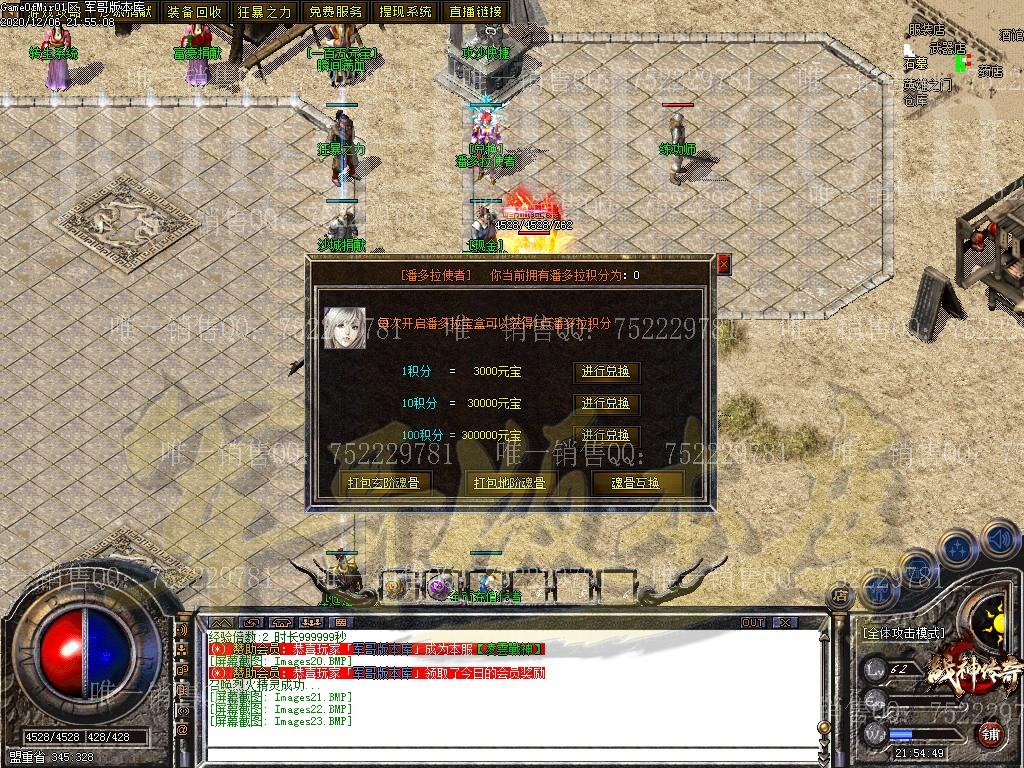Click the OUT button above chat

753,622
